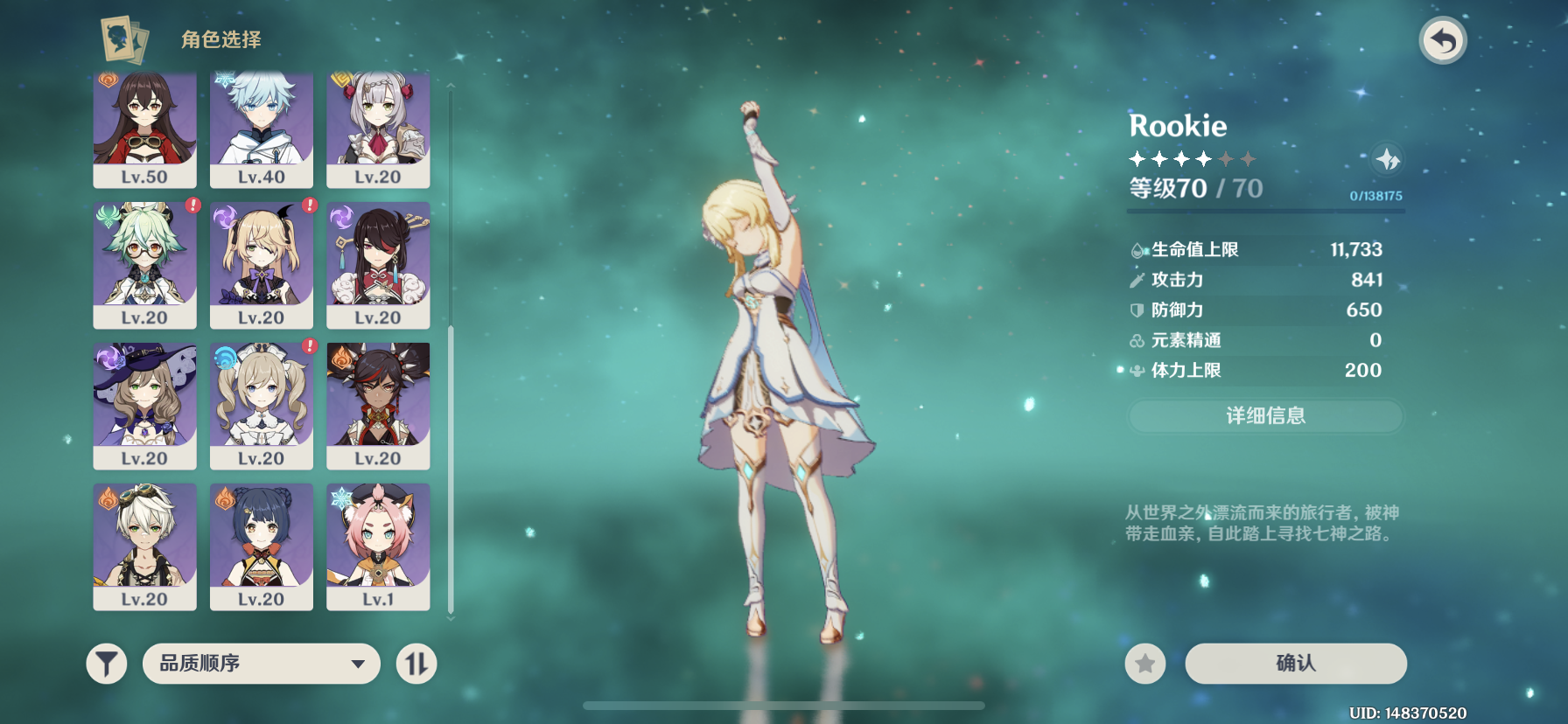Open 详细信息 detailed info
This screenshot has height=724, width=1568.
click(x=1265, y=416)
